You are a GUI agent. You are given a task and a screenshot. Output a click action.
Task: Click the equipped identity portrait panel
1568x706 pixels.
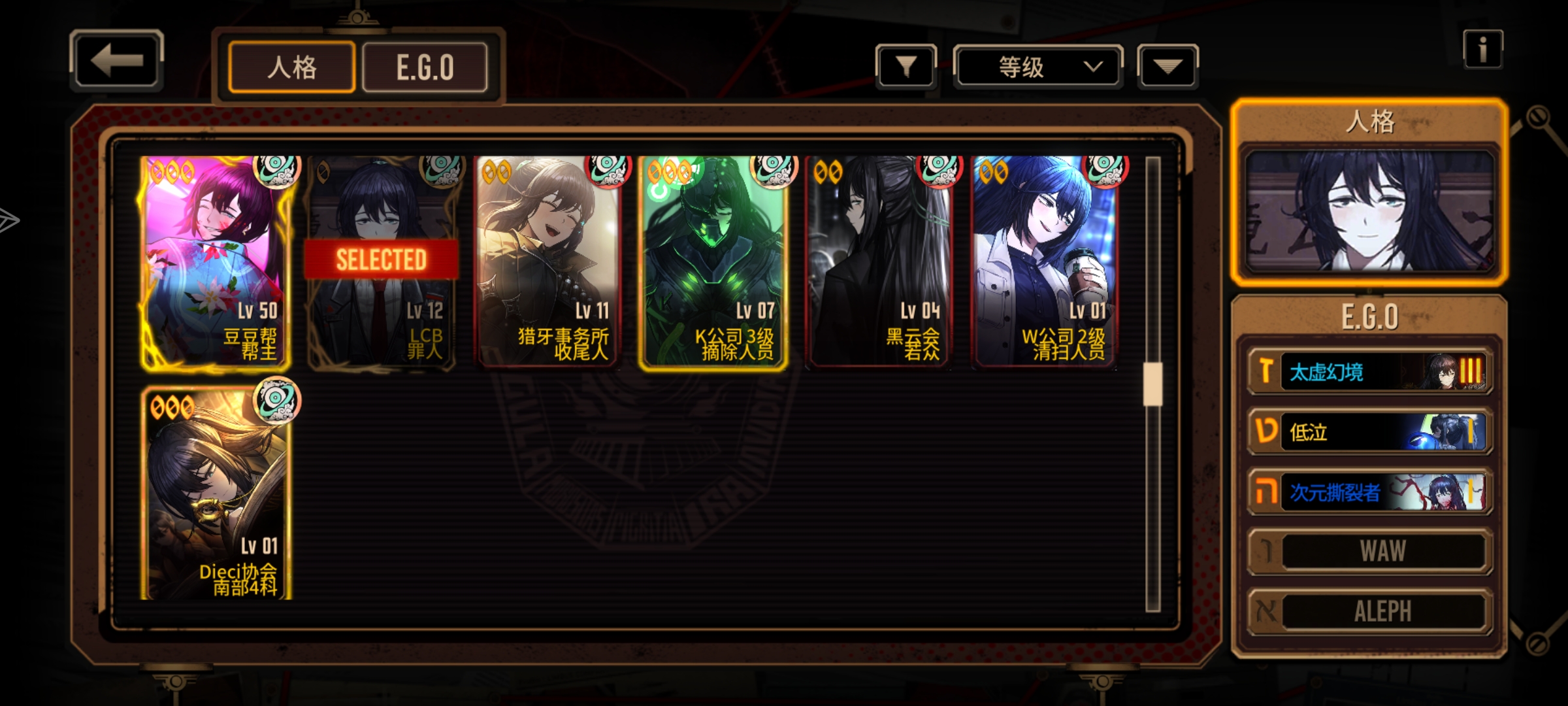coord(1369,210)
